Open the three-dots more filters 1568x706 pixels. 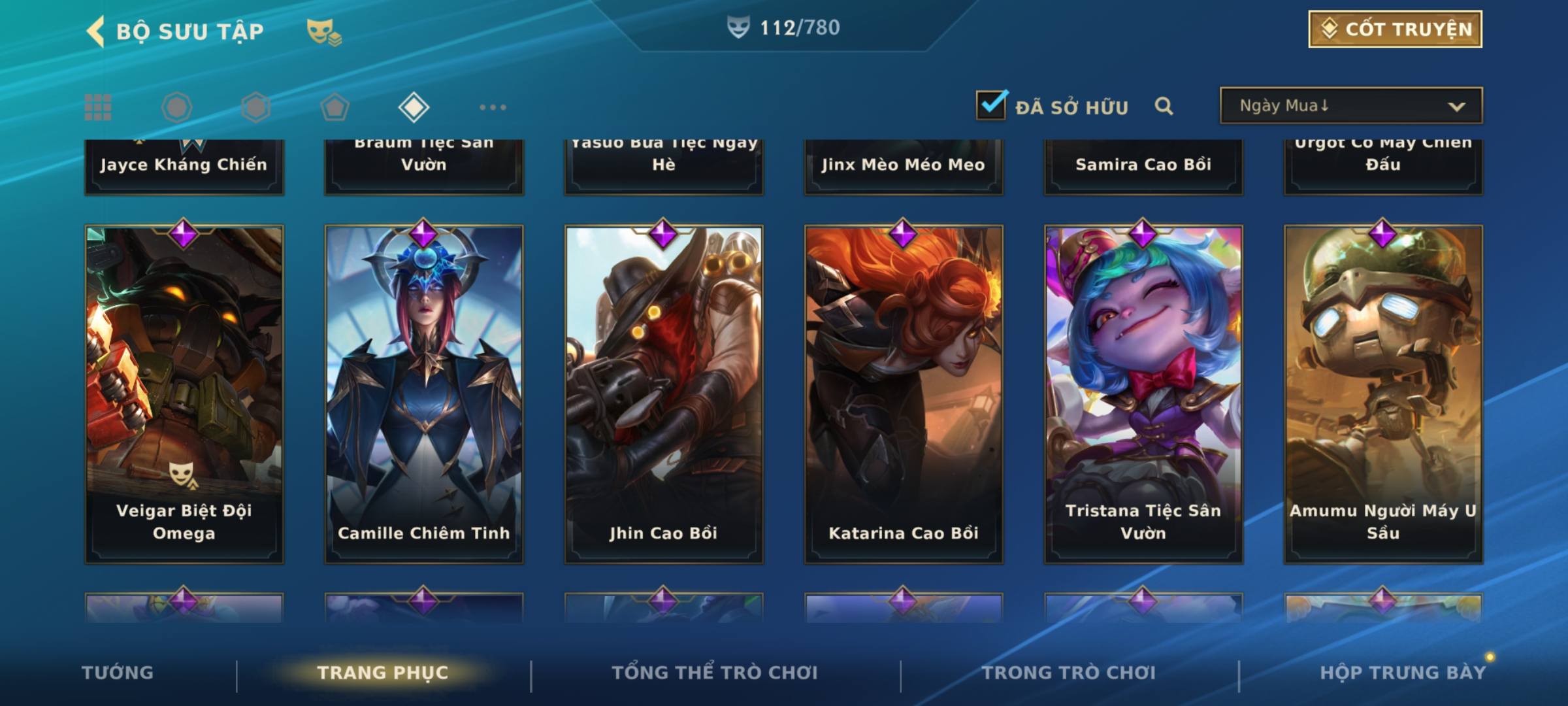[x=493, y=107]
